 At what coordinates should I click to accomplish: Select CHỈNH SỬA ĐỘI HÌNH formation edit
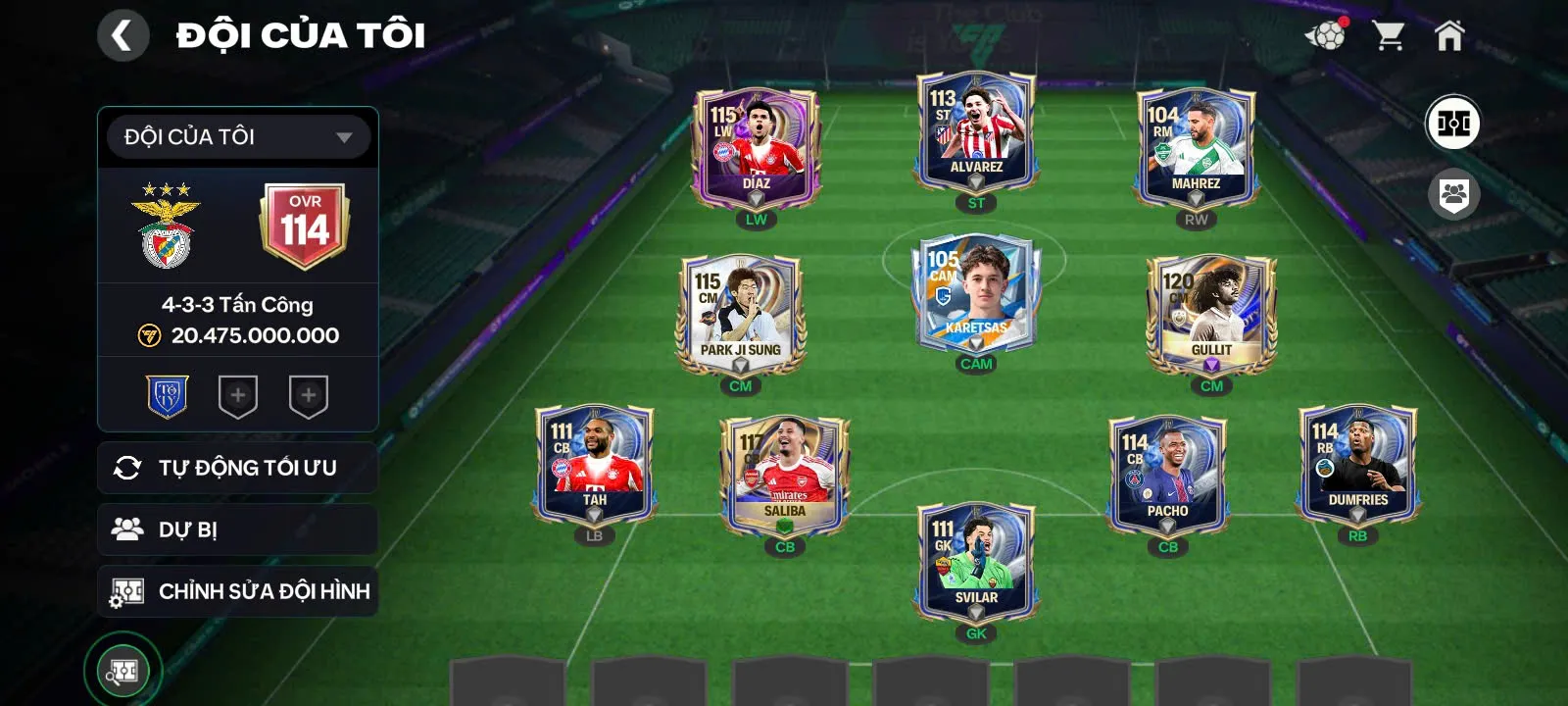coord(238,591)
